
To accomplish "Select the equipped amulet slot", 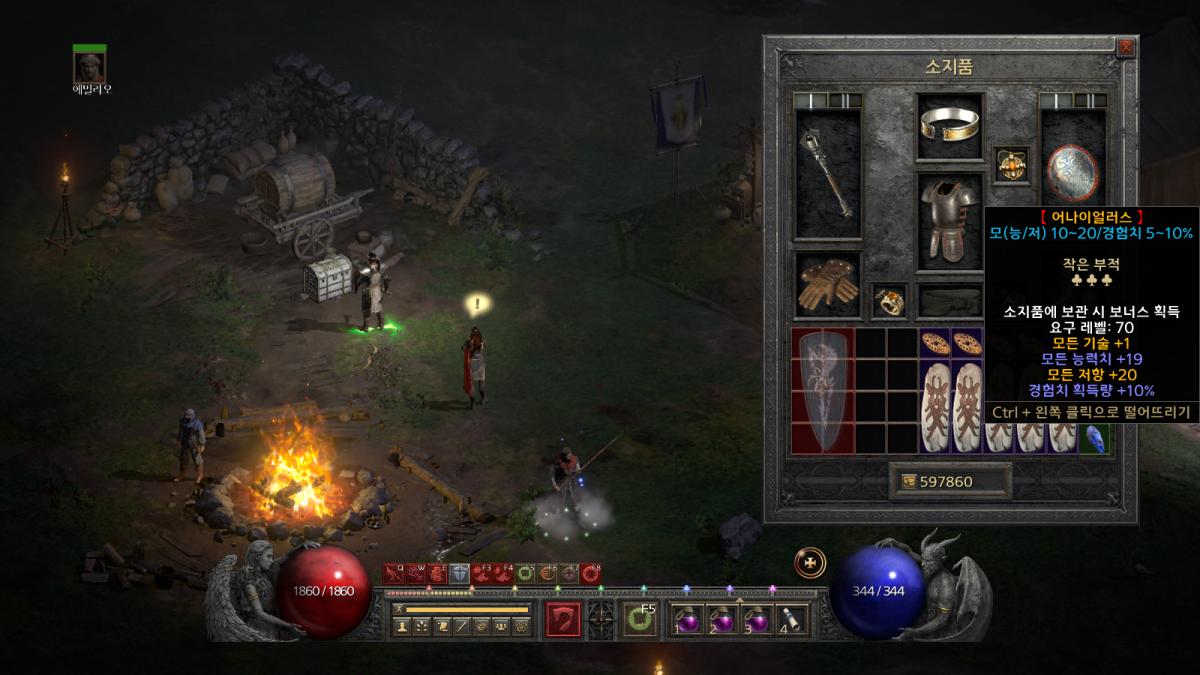I will click(x=1009, y=165).
